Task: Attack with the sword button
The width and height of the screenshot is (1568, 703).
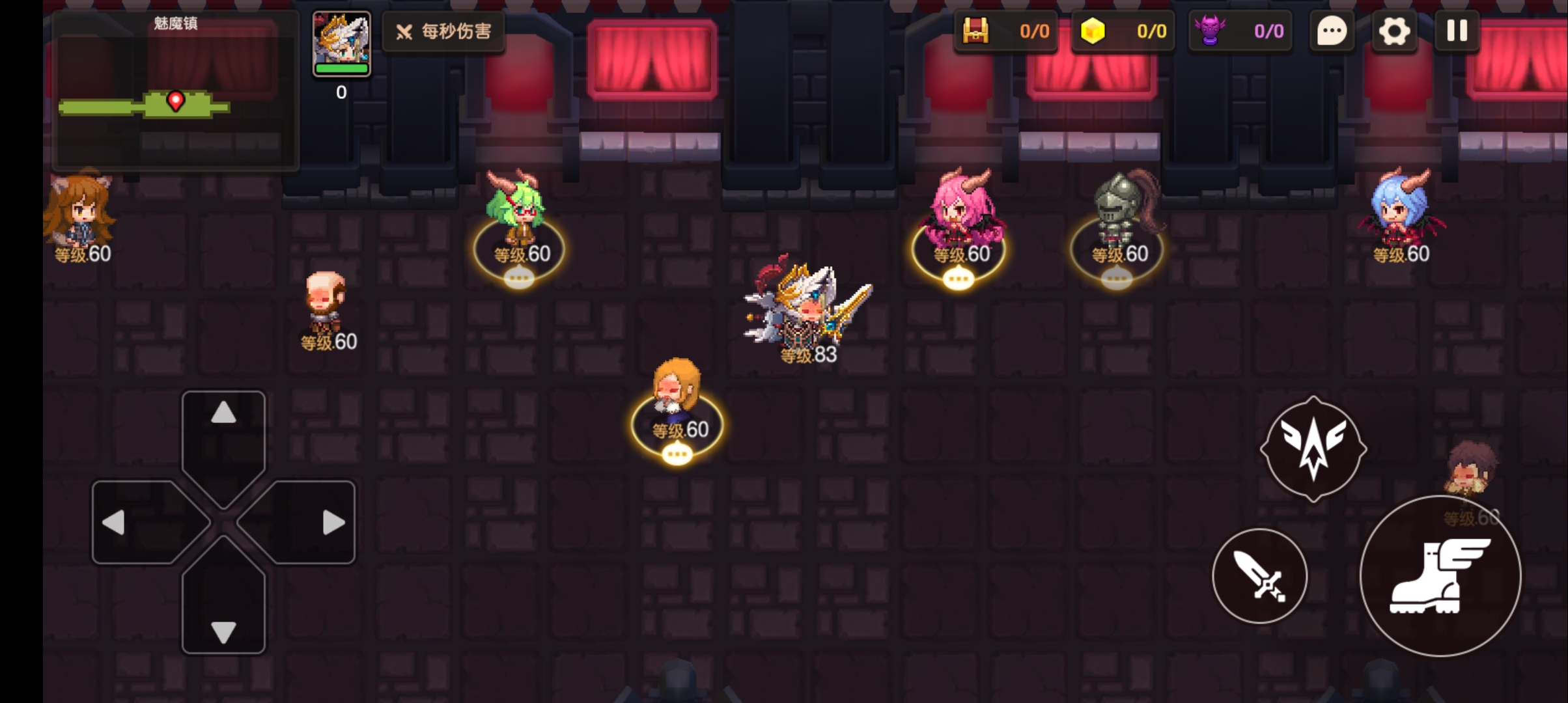Action: [1260, 576]
